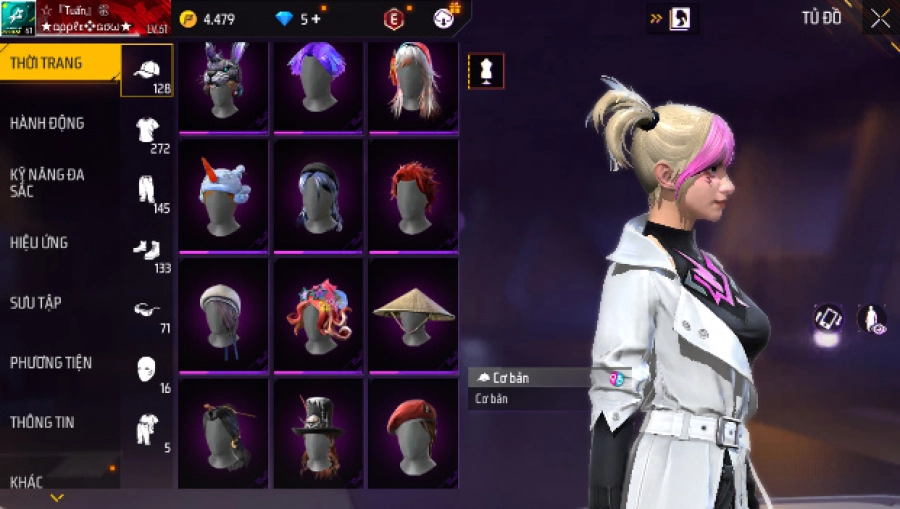900x509 pixels.
Task: Select the face mask subcategory
Action: tap(147, 370)
